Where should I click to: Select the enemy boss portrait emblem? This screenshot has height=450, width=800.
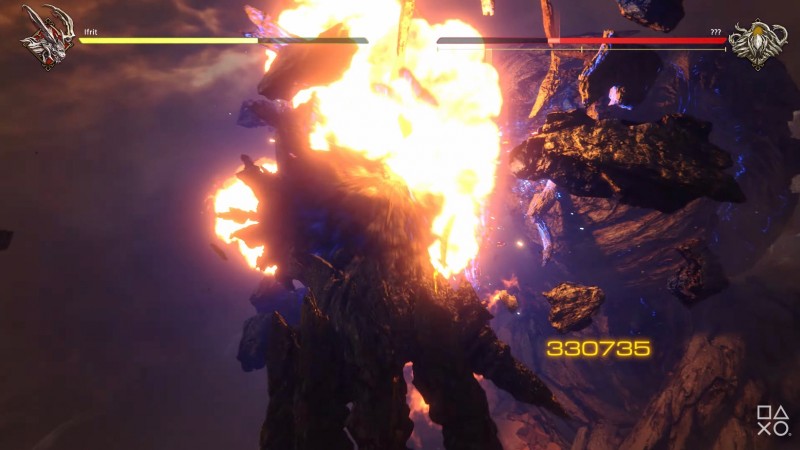point(757,41)
